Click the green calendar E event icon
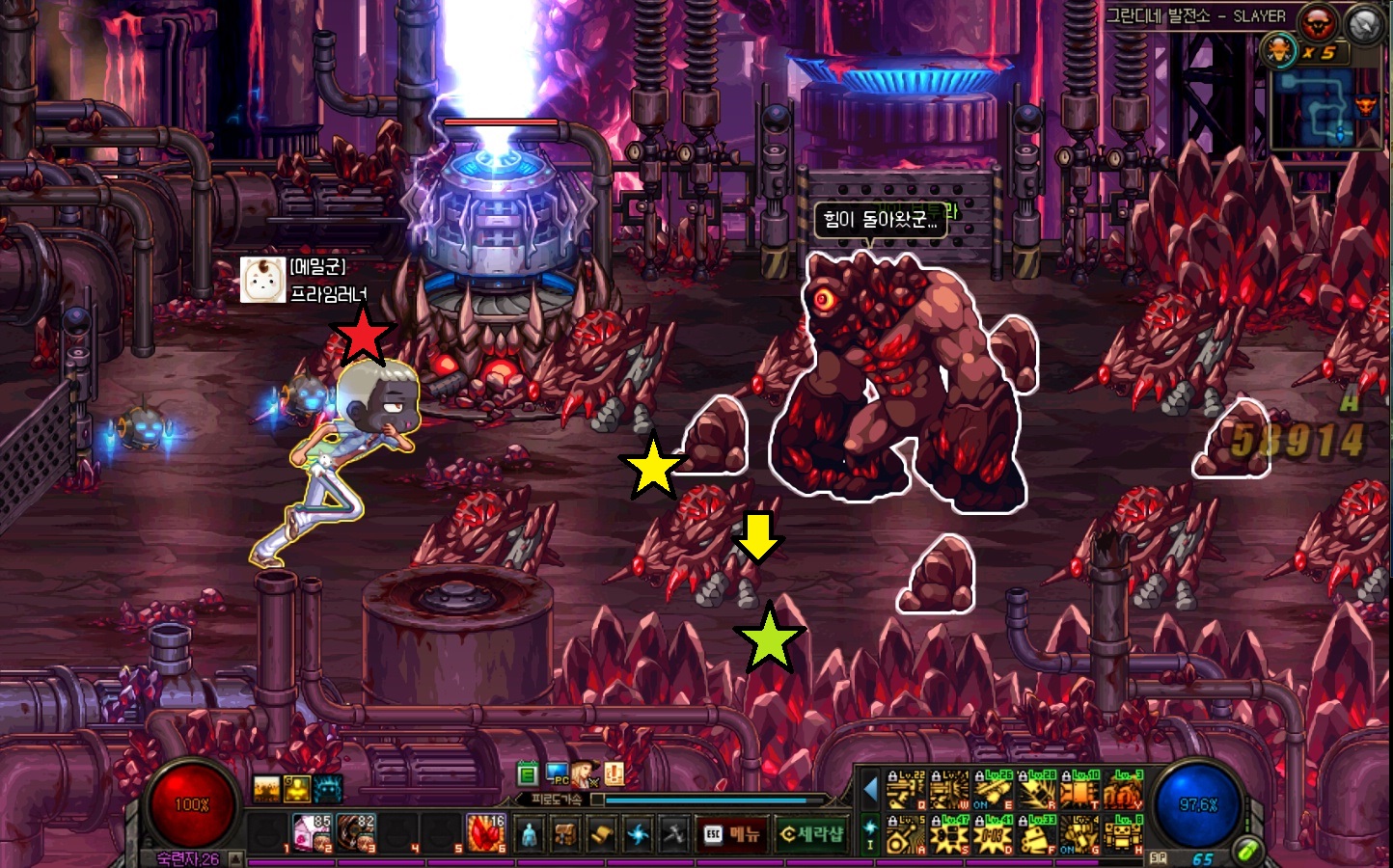Screen dimensions: 1393x868 (x=527, y=773)
